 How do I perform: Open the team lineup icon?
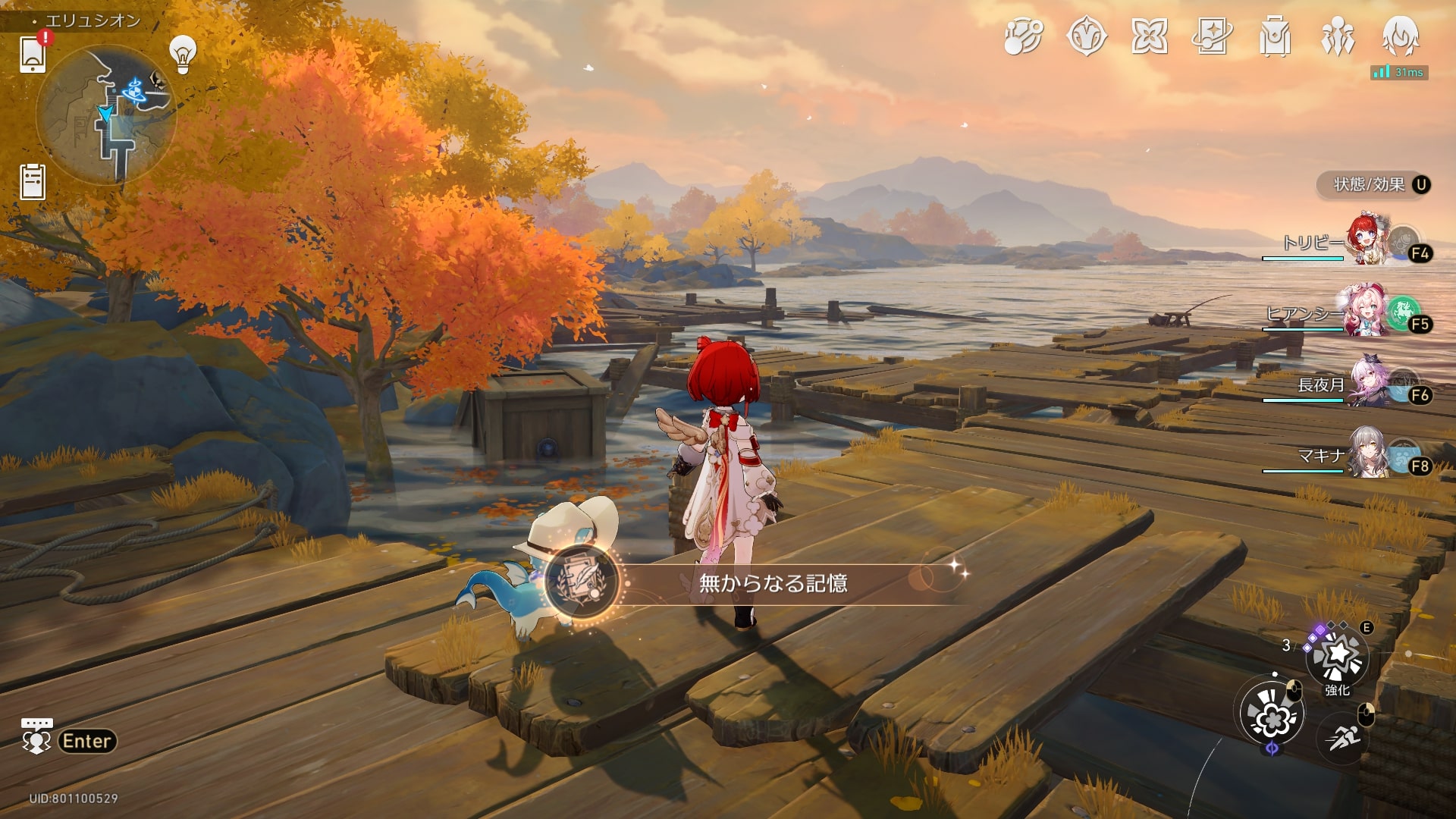coord(1338,36)
